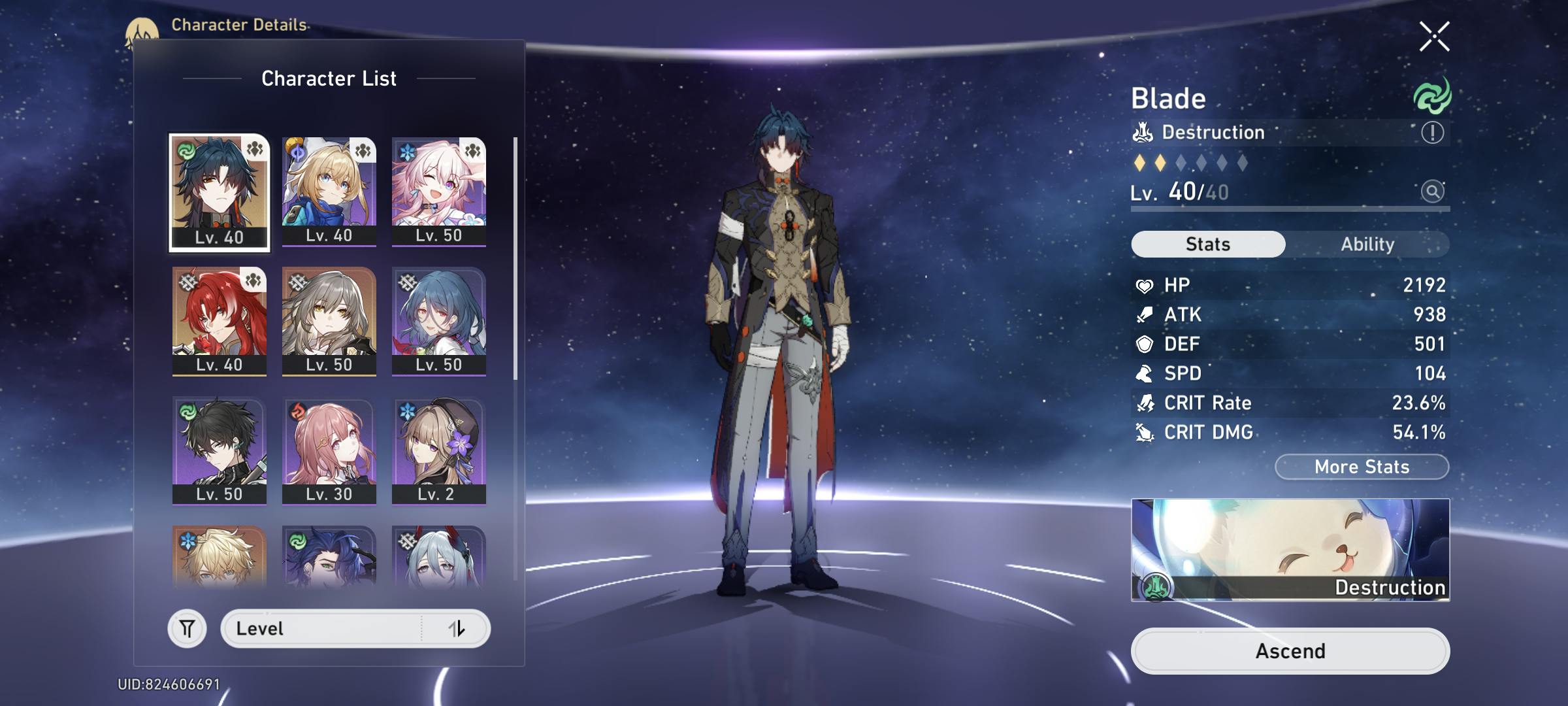Screen dimensions: 1568x706
Task: Toggle the sort order arrows
Action: click(x=457, y=629)
